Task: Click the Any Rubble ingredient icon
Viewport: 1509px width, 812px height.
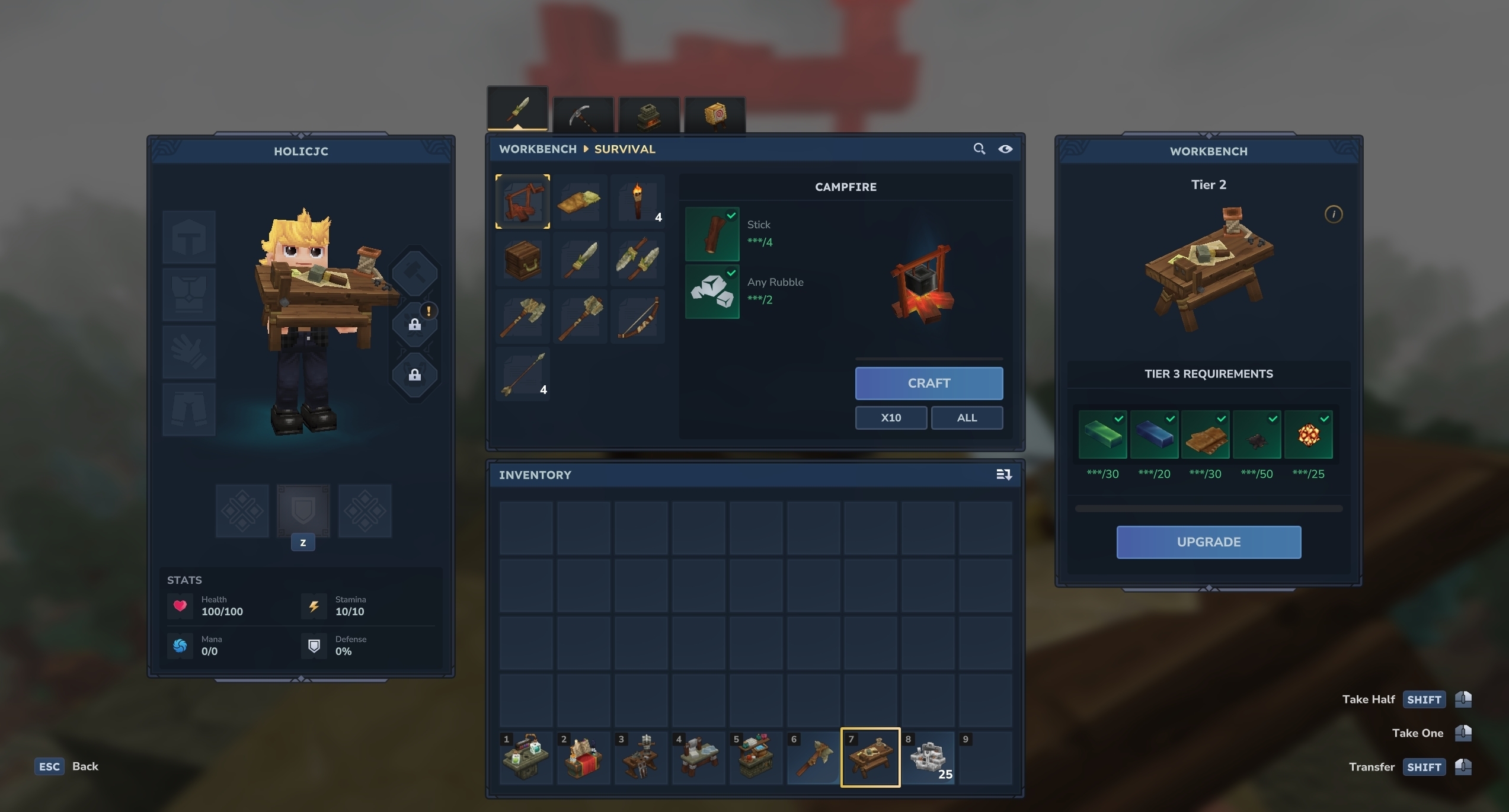Action: (x=712, y=291)
